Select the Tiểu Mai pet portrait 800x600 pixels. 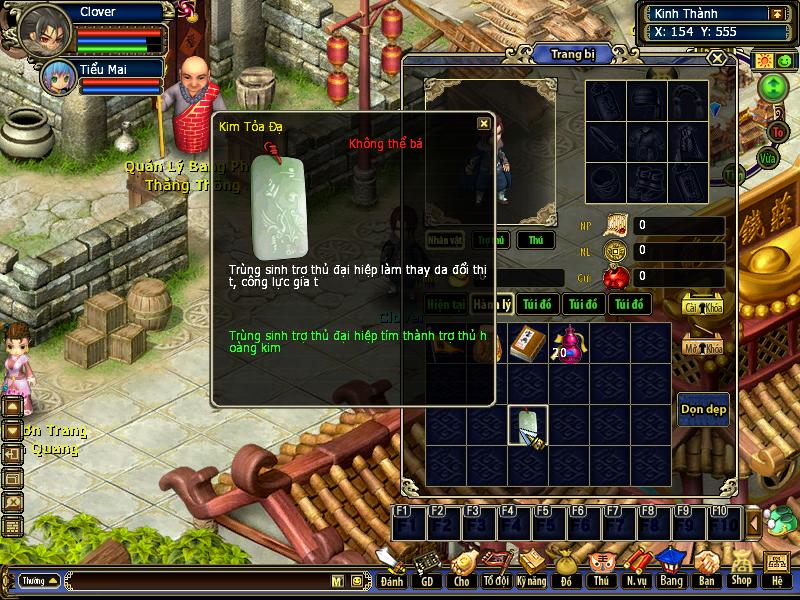[58, 76]
